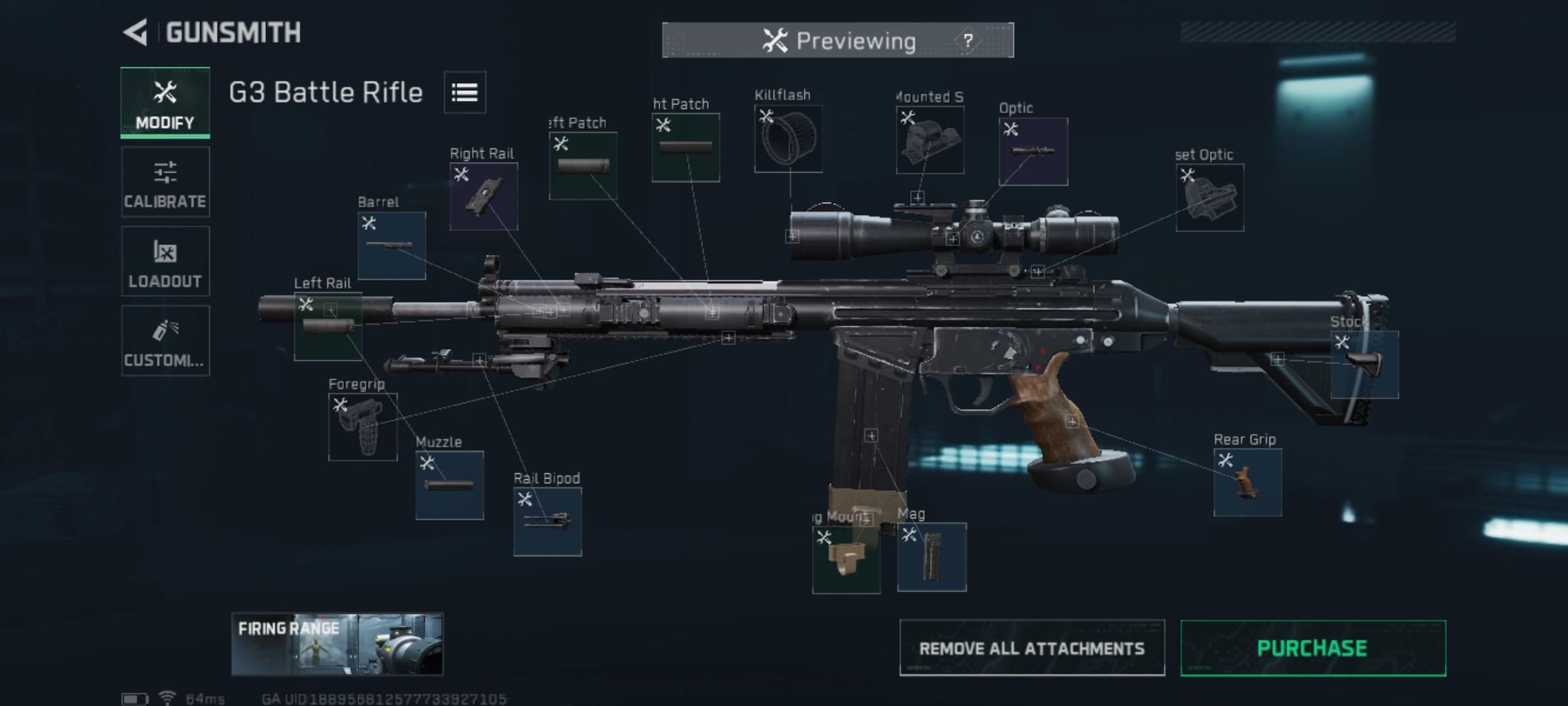Open the Optic attachment slot
This screenshot has height=706, width=1568.
[x=1033, y=151]
